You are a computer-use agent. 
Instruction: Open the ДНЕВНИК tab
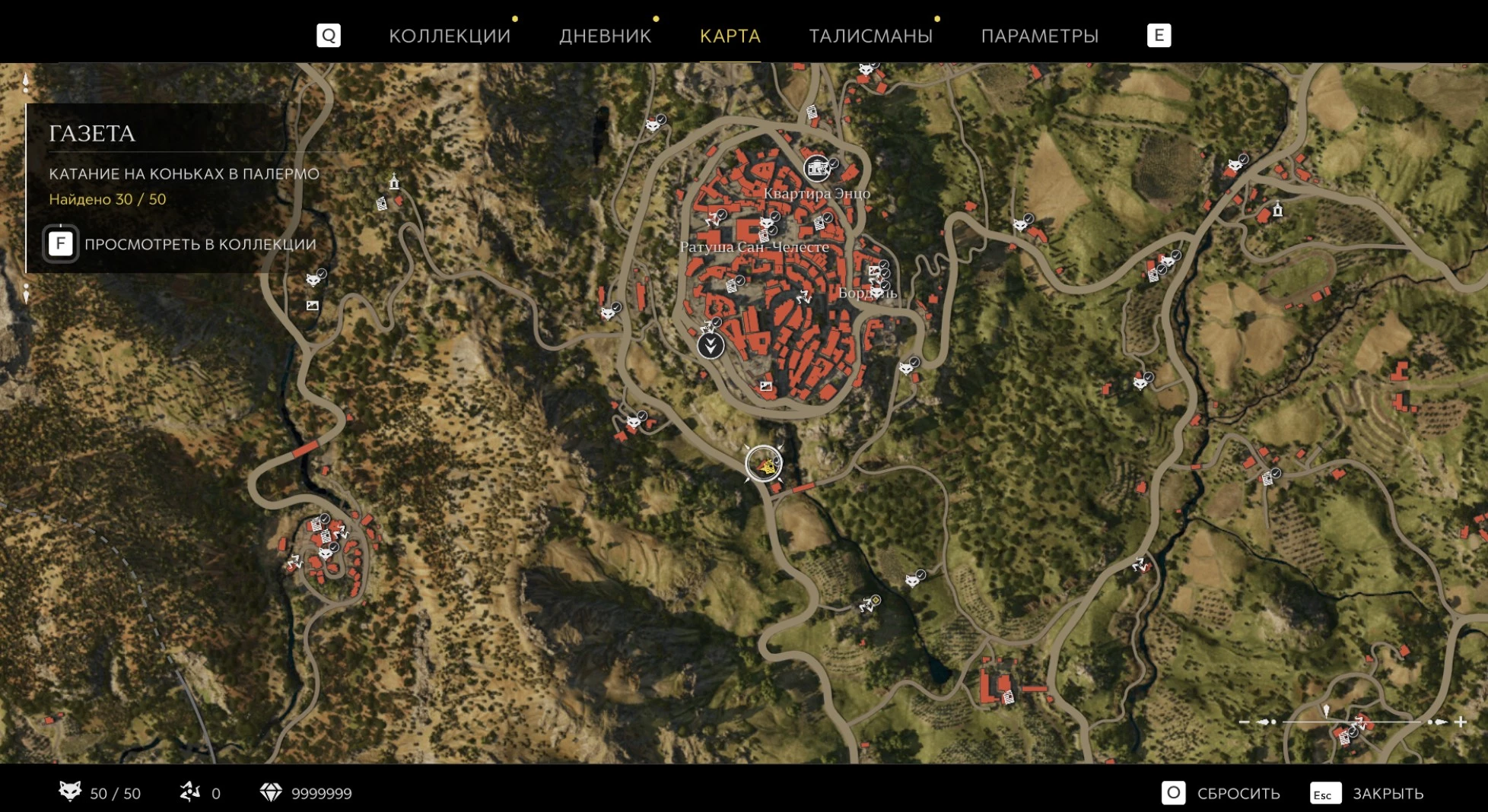tap(605, 36)
